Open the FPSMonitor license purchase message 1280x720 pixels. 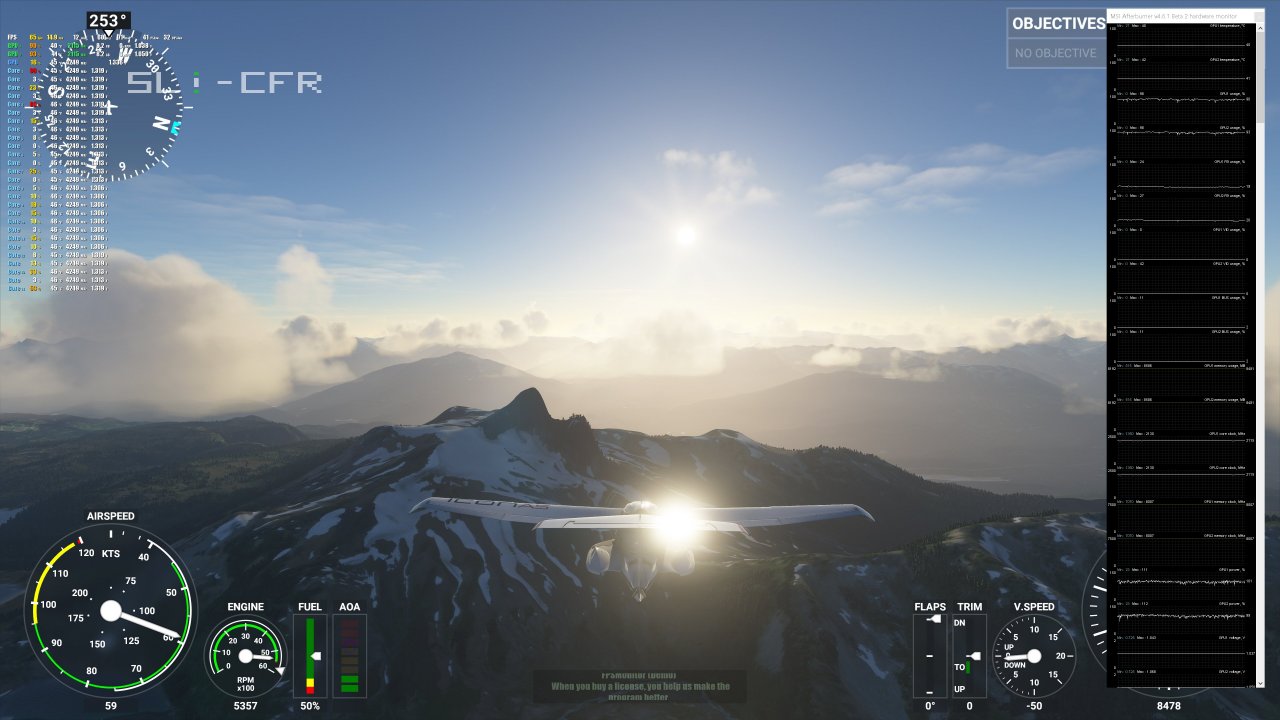pyautogui.click(x=640, y=688)
